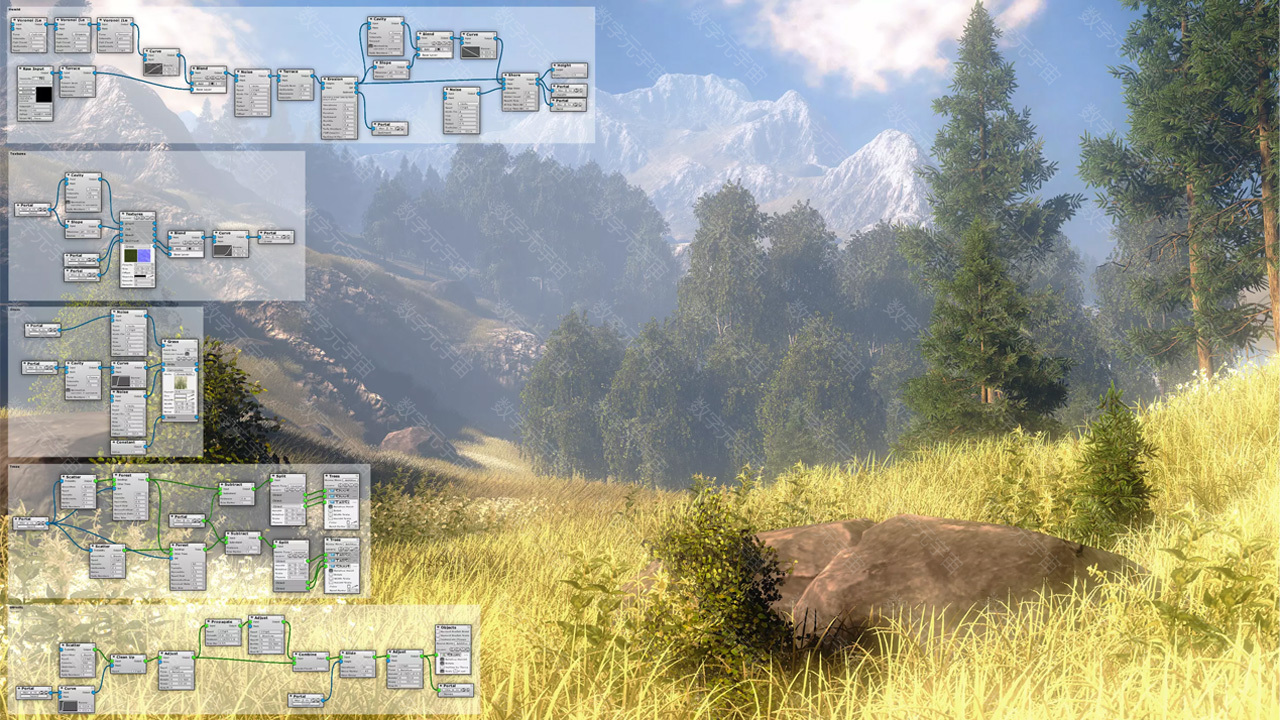The image size is (1280, 720).
Task: Click the black texture preview in Raw Input
Action: pyautogui.click(x=43, y=96)
